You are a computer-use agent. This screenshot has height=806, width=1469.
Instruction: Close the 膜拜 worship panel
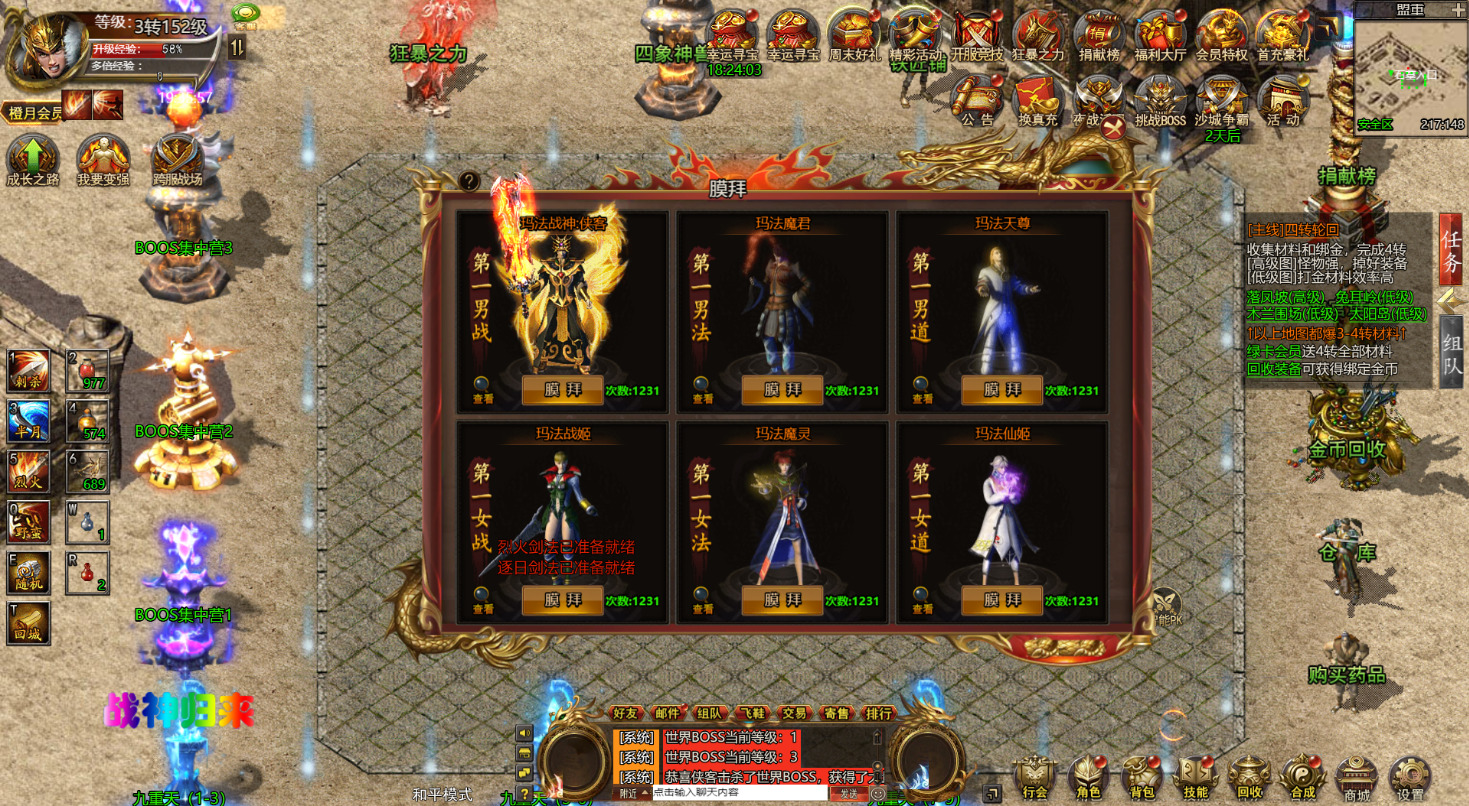(1112, 128)
